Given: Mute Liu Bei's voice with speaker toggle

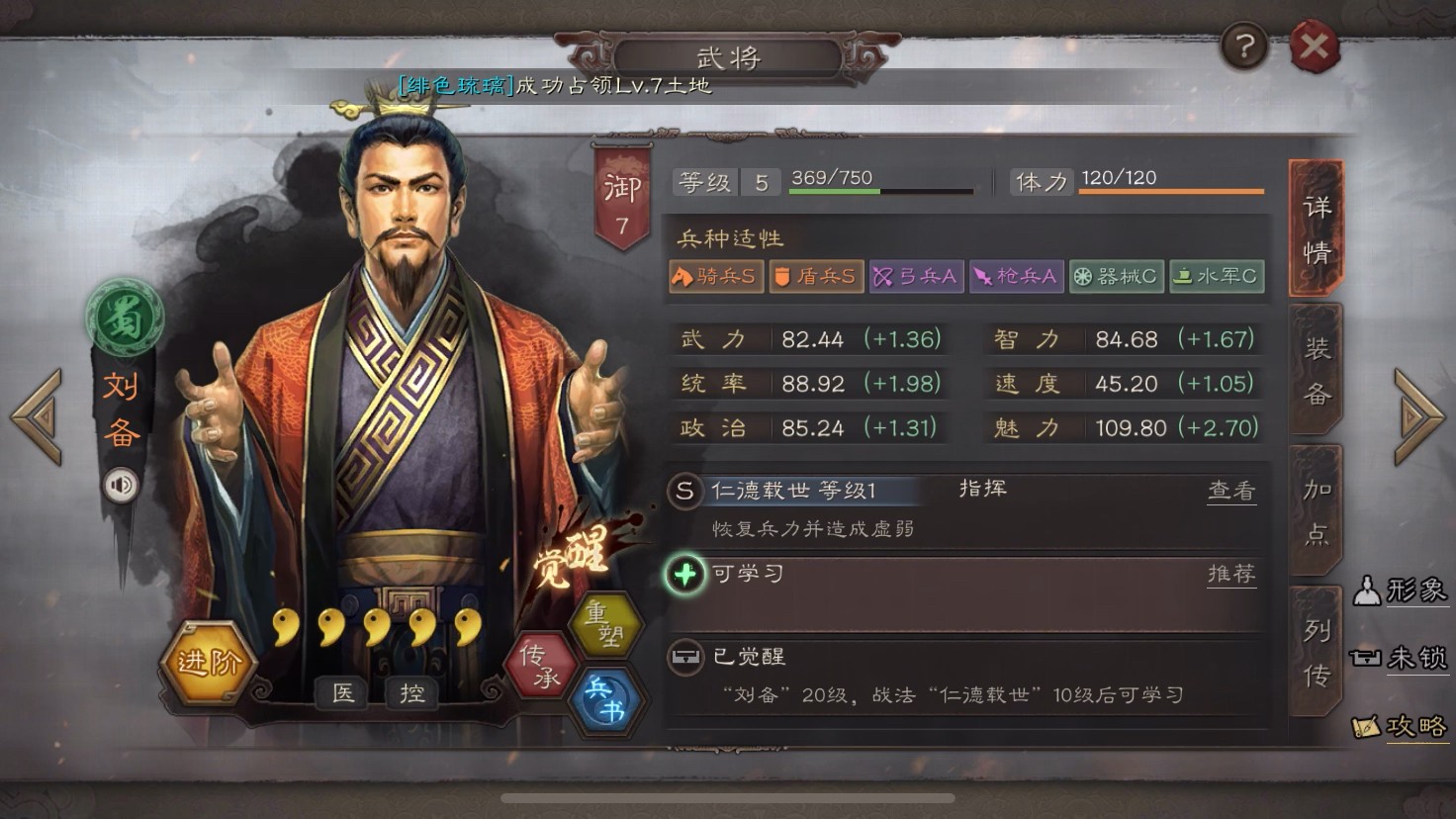Looking at the screenshot, I should point(121,484).
